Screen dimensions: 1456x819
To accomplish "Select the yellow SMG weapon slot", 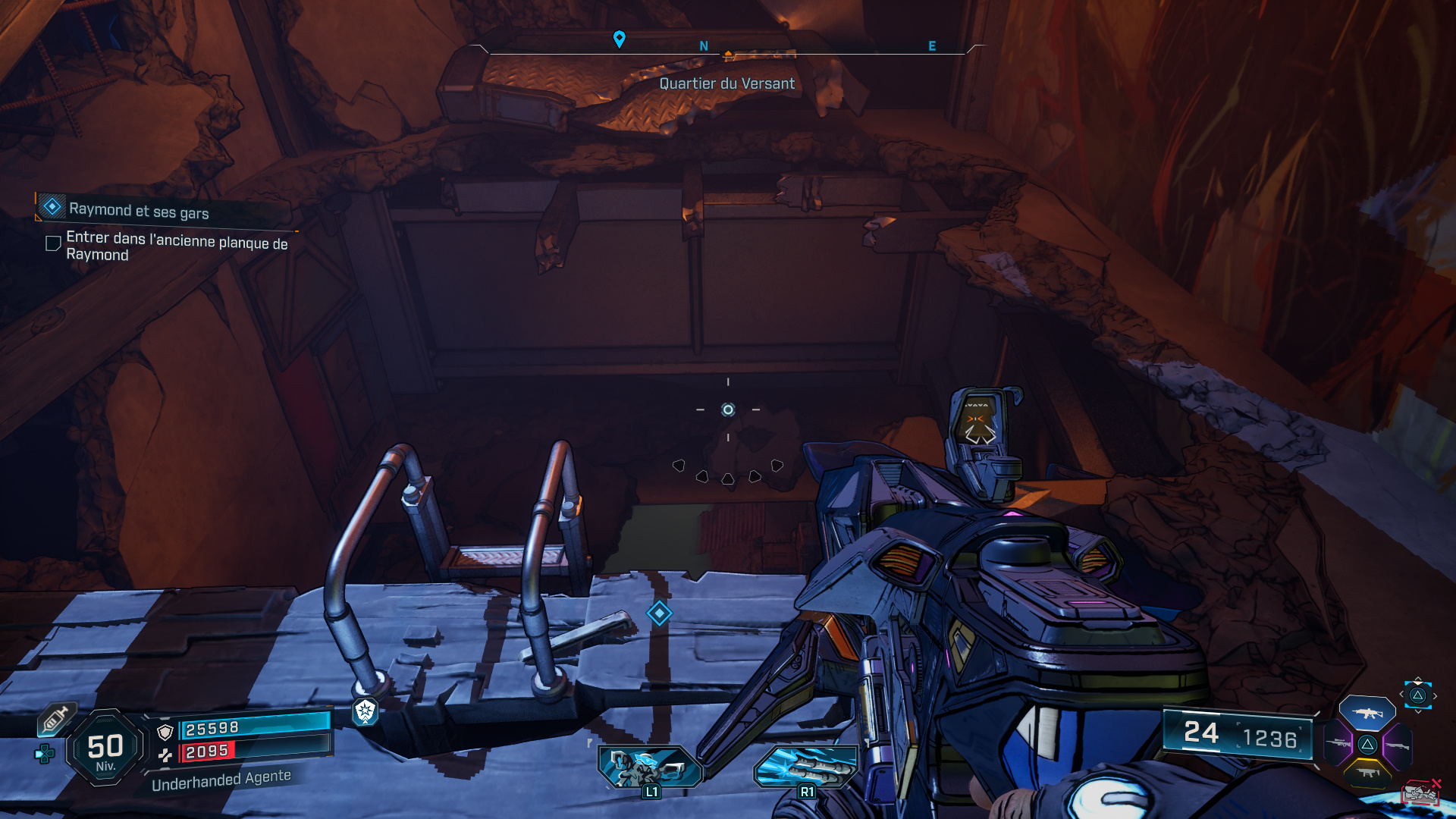I will [x=1367, y=772].
